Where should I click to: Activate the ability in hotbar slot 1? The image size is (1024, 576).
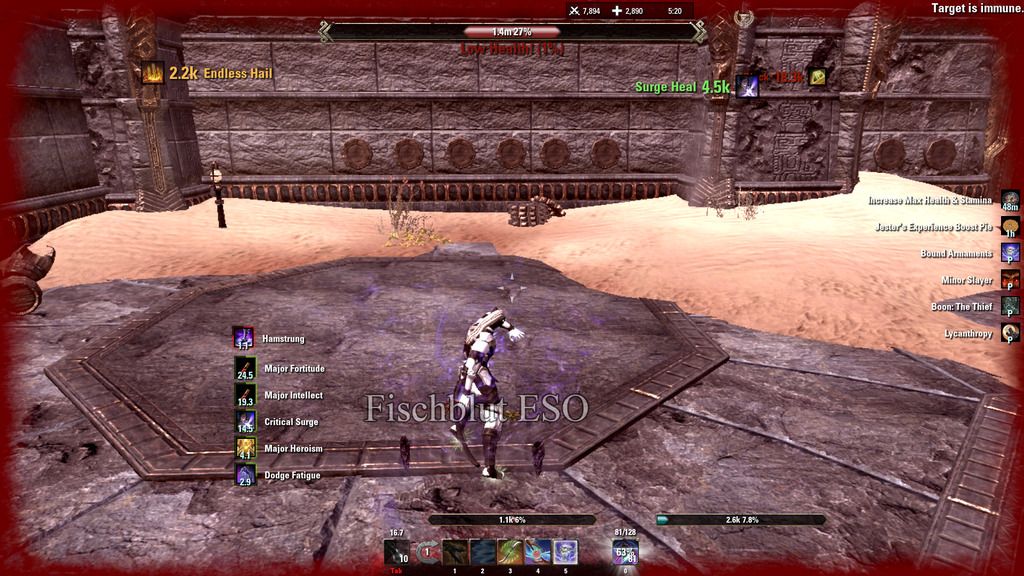coord(455,552)
